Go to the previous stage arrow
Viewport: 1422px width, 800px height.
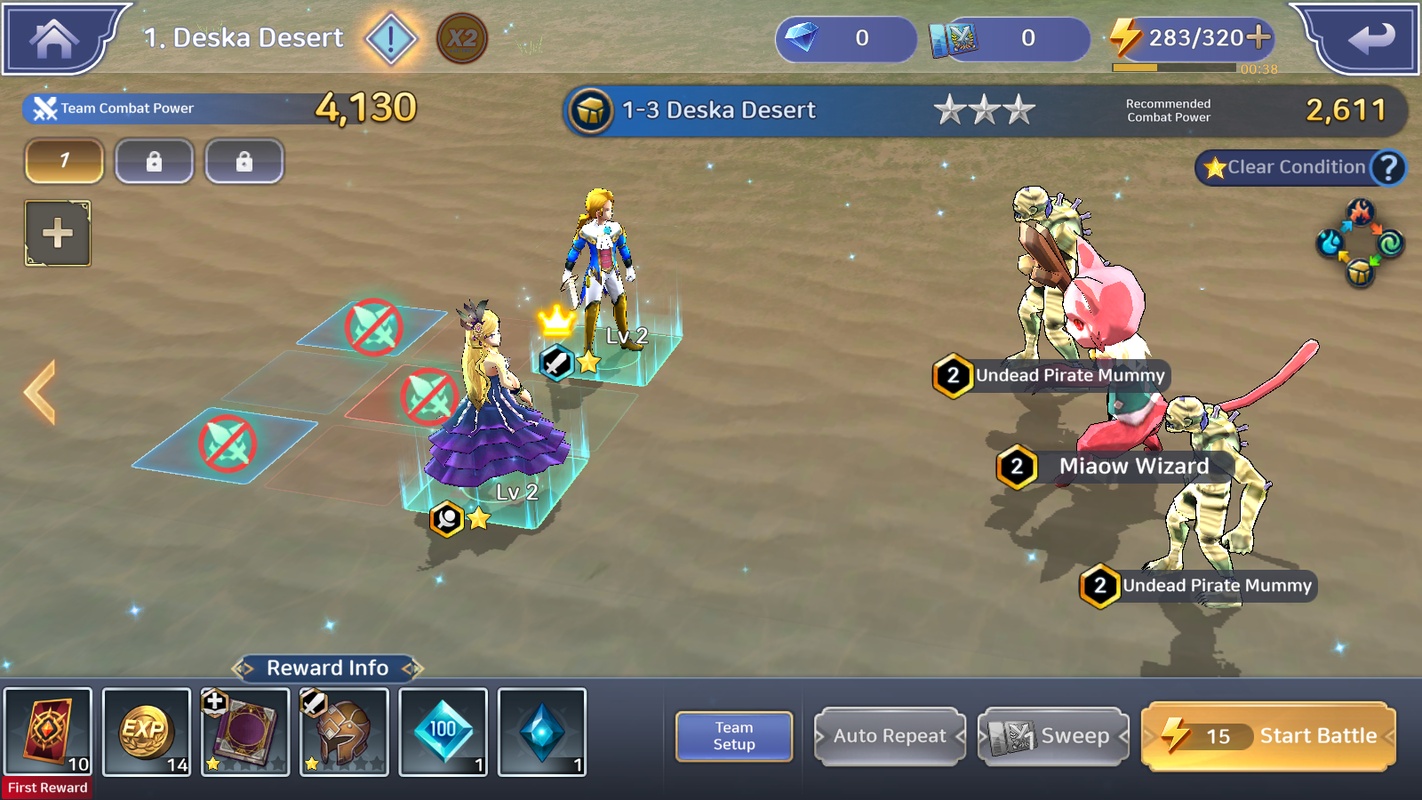(40, 392)
